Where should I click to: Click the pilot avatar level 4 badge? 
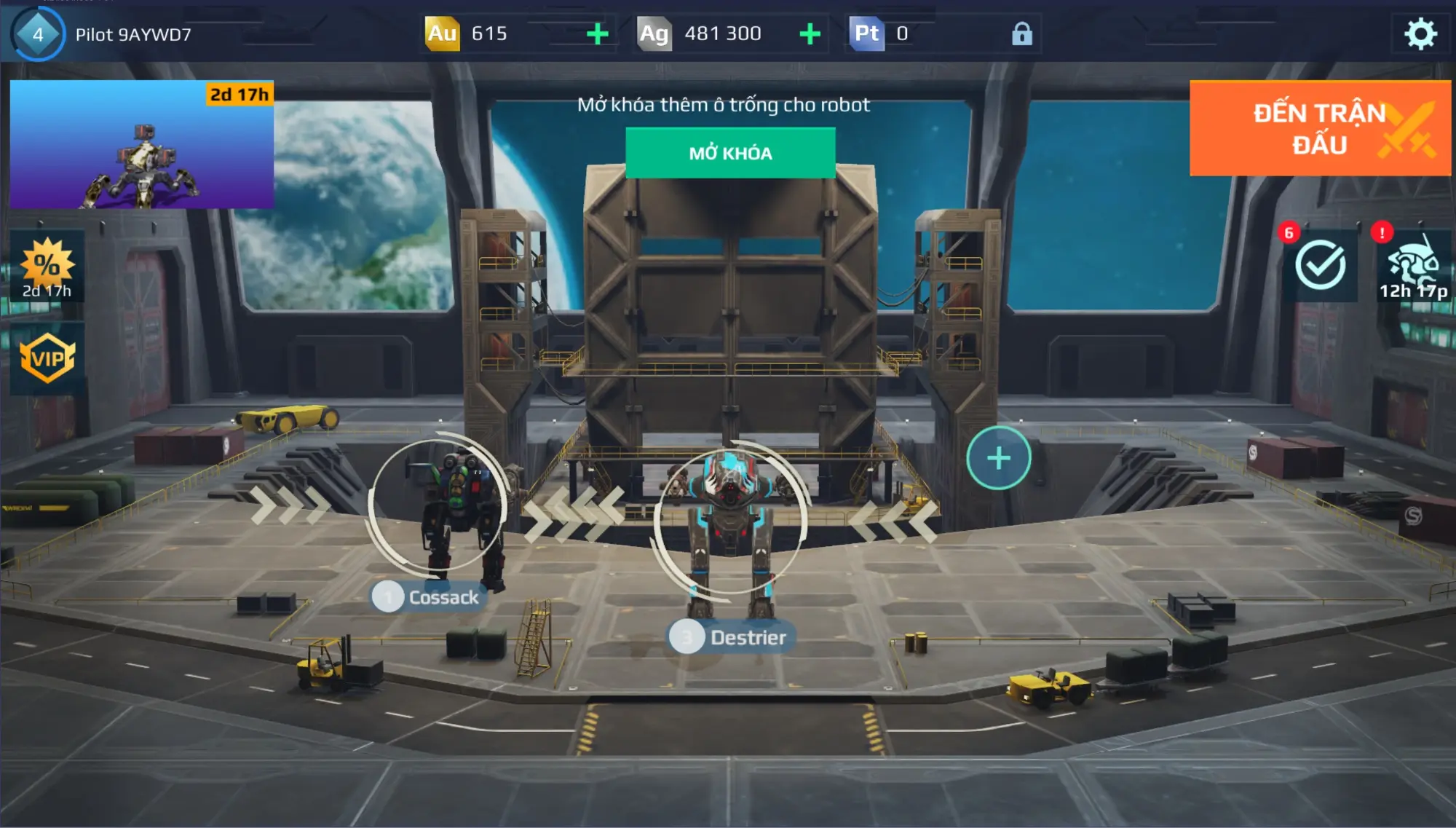[36, 32]
